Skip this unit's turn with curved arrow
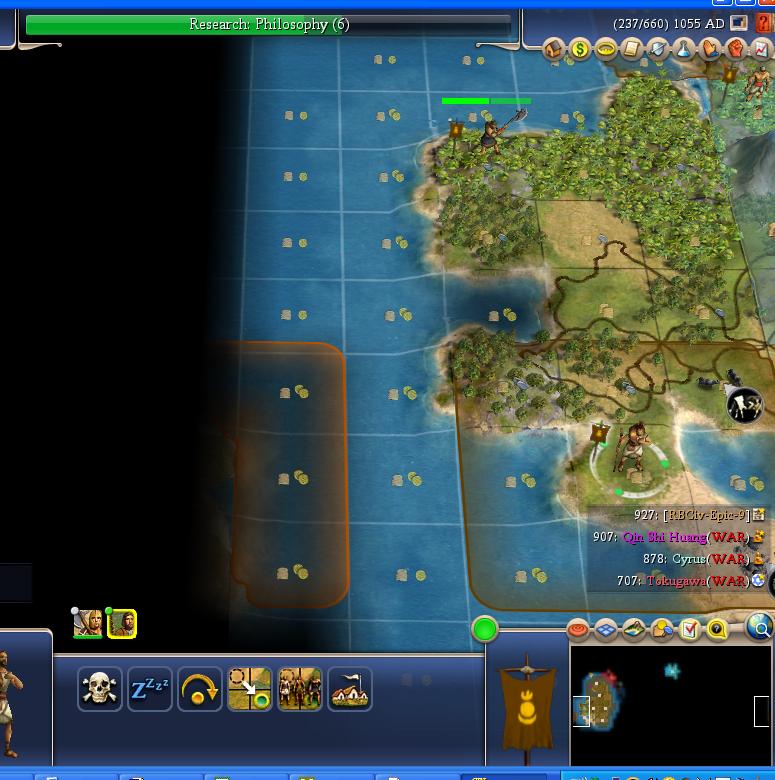This screenshot has height=780, width=775. click(x=200, y=689)
